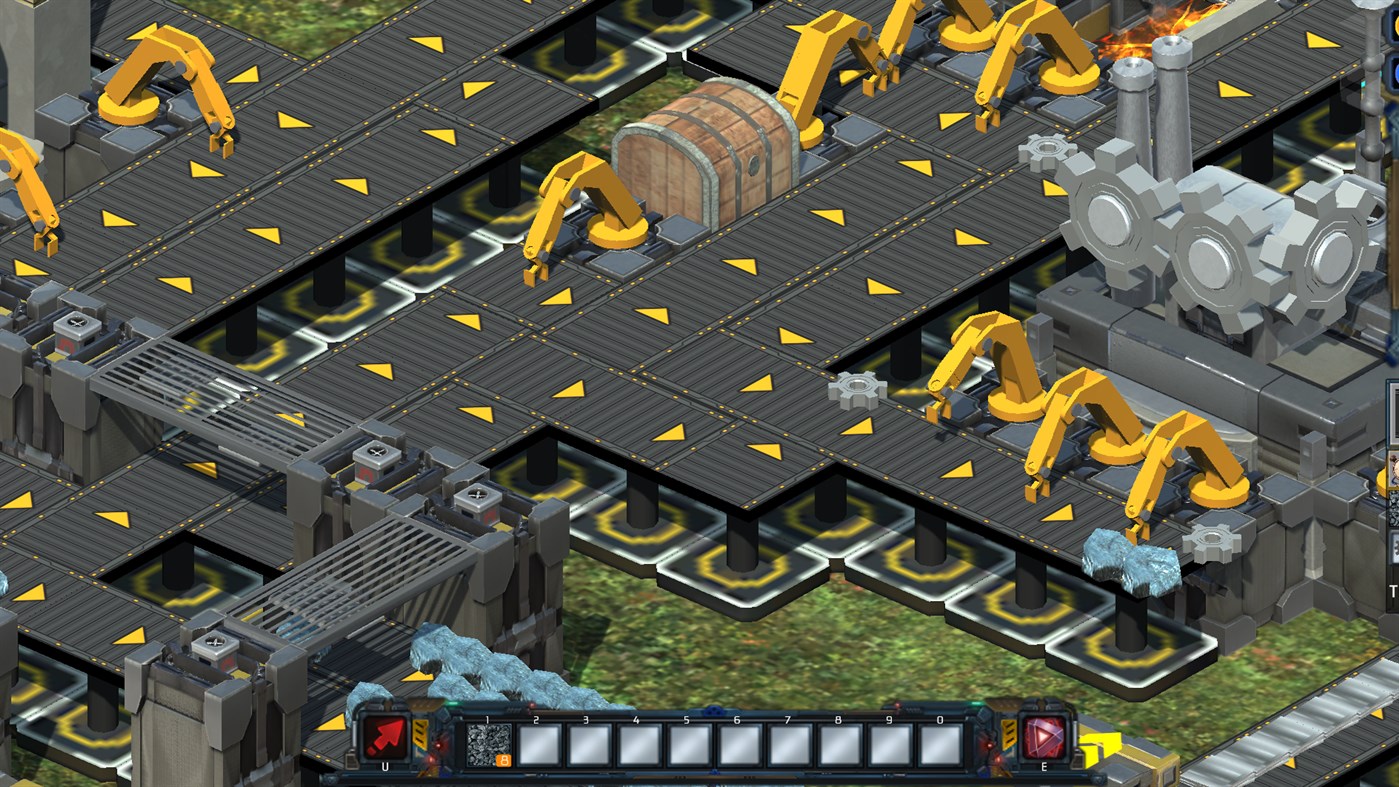Click the barrel thumbnail on the right edge panel
The image size is (1399, 787).
pyautogui.click(x=1391, y=465)
